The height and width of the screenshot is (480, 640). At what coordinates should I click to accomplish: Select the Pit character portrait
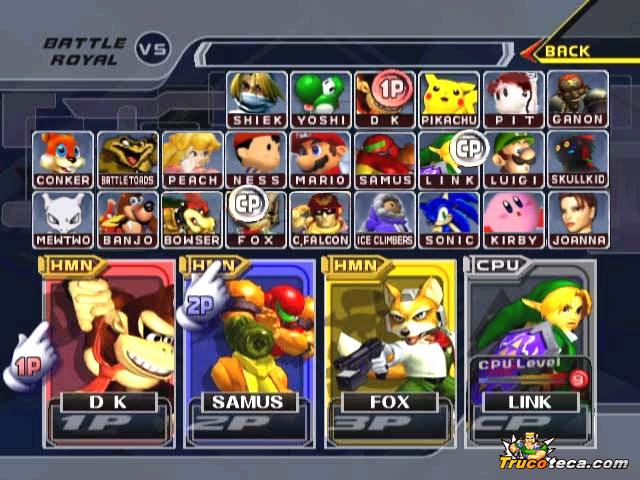(x=513, y=97)
